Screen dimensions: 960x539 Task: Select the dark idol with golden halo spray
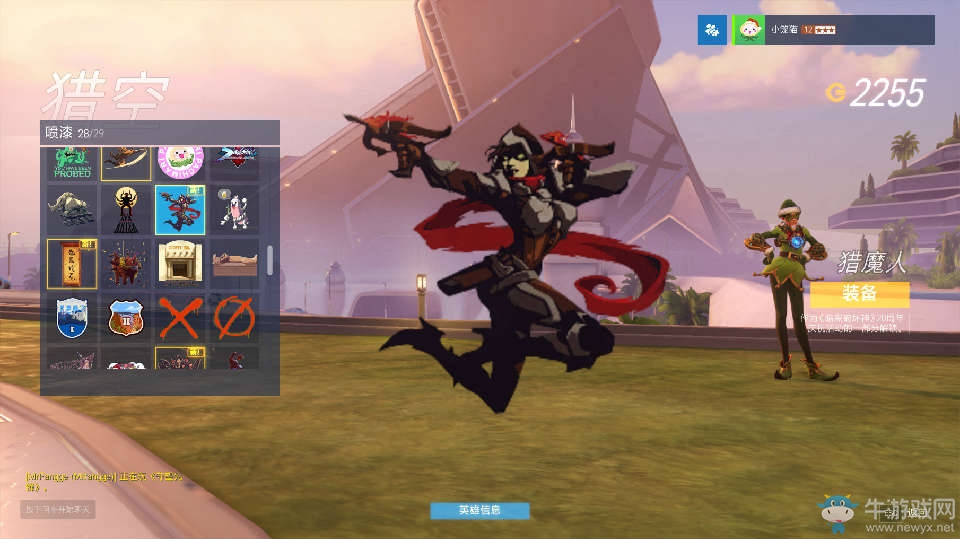tap(126, 209)
